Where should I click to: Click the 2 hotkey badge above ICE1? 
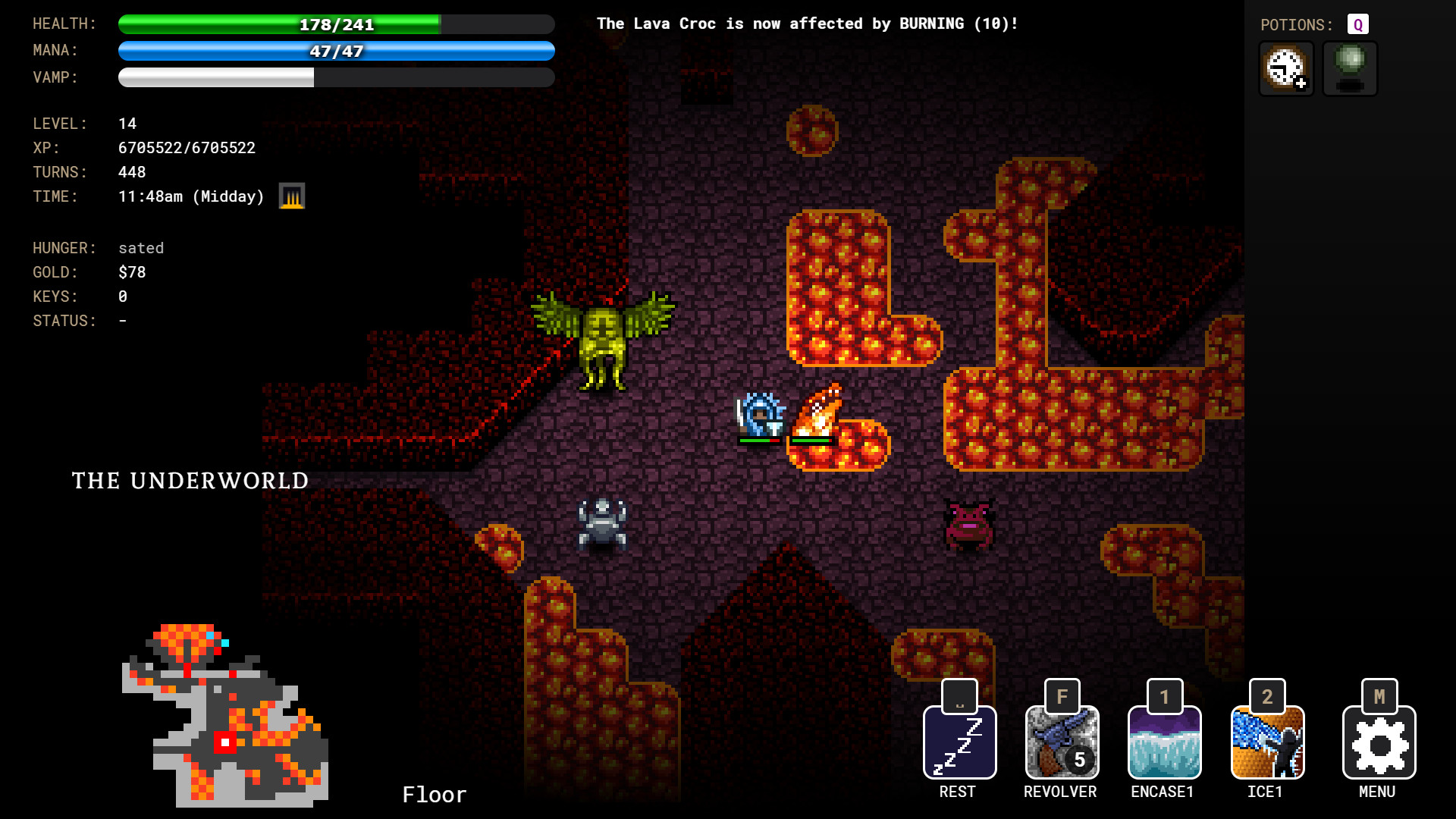click(1266, 695)
